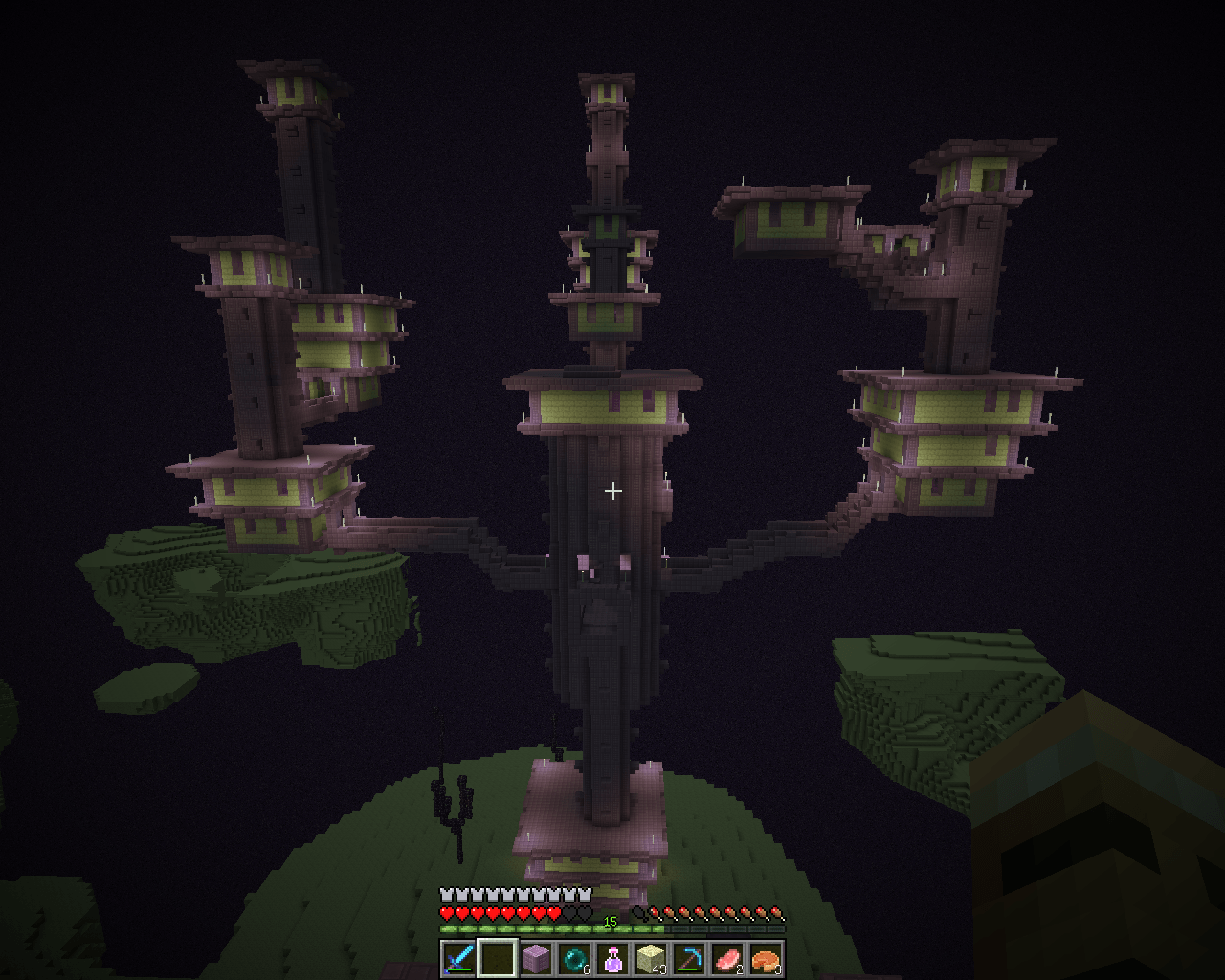Select the raw porkchop slot
1225x980 pixels.
(727, 958)
